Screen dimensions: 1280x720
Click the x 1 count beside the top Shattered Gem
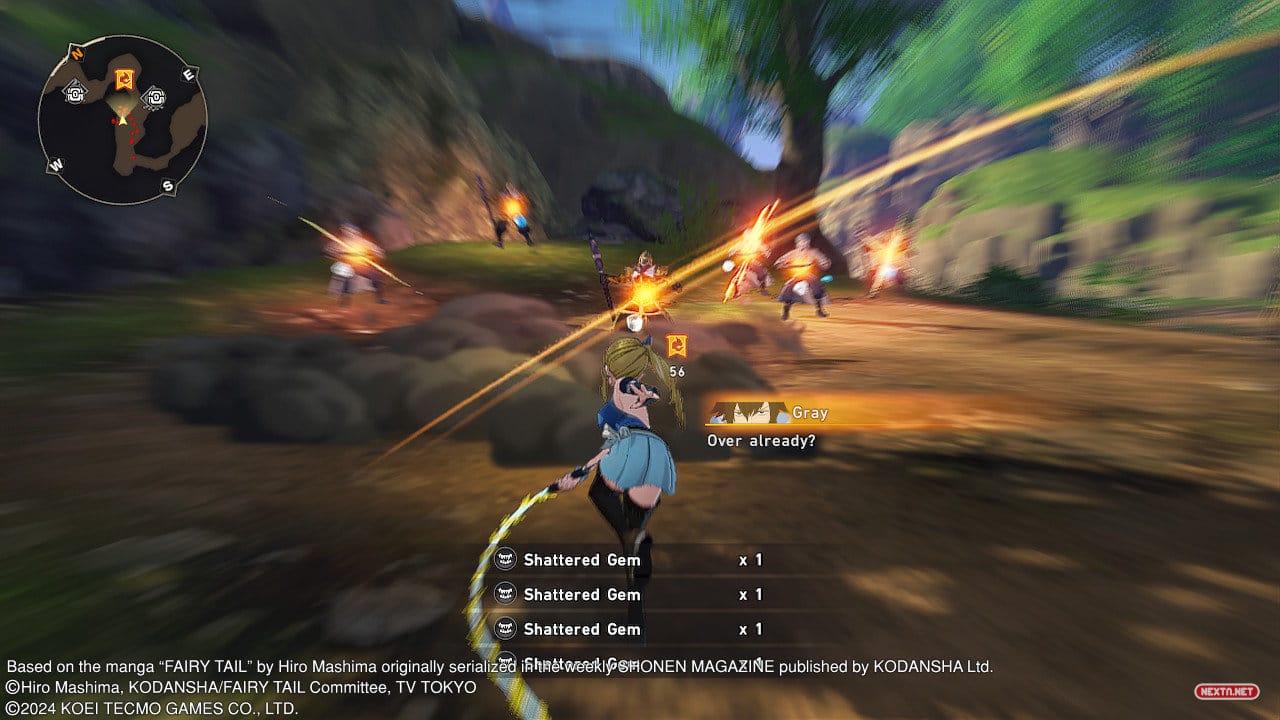(x=748, y=560)
